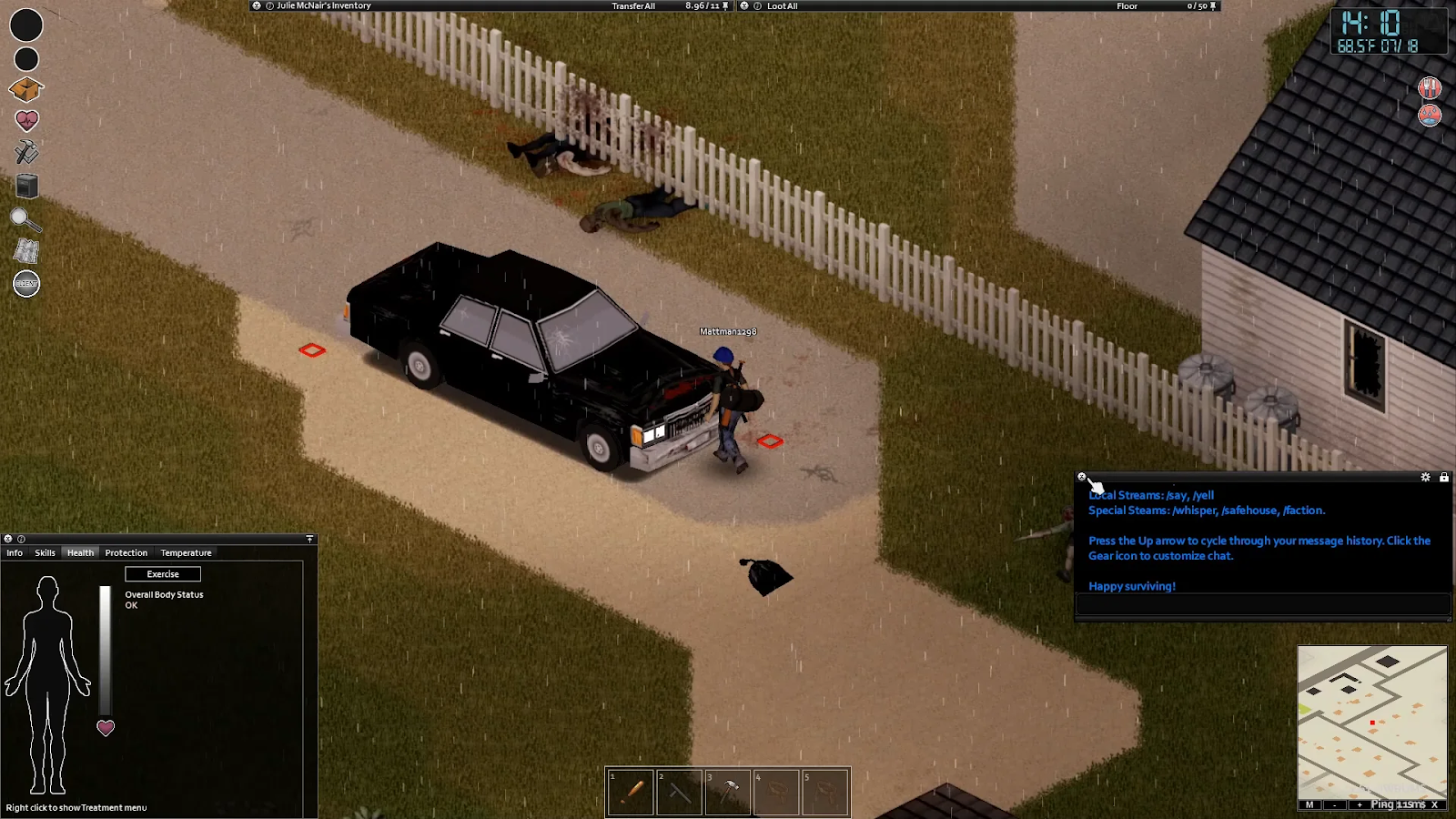Switch to the Skills tab

[x=45, y=552]
